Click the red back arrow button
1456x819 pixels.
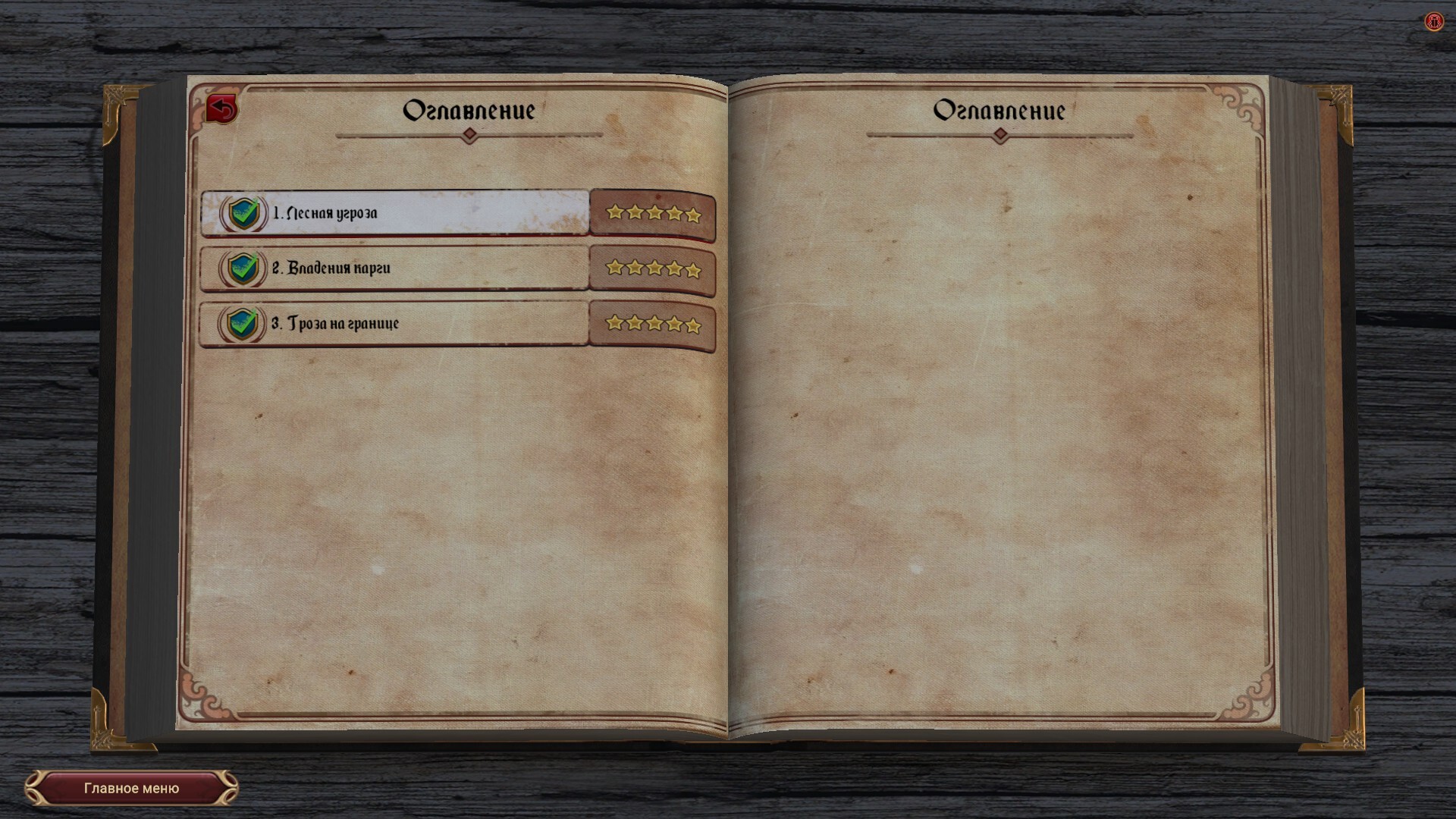(222, 109)
